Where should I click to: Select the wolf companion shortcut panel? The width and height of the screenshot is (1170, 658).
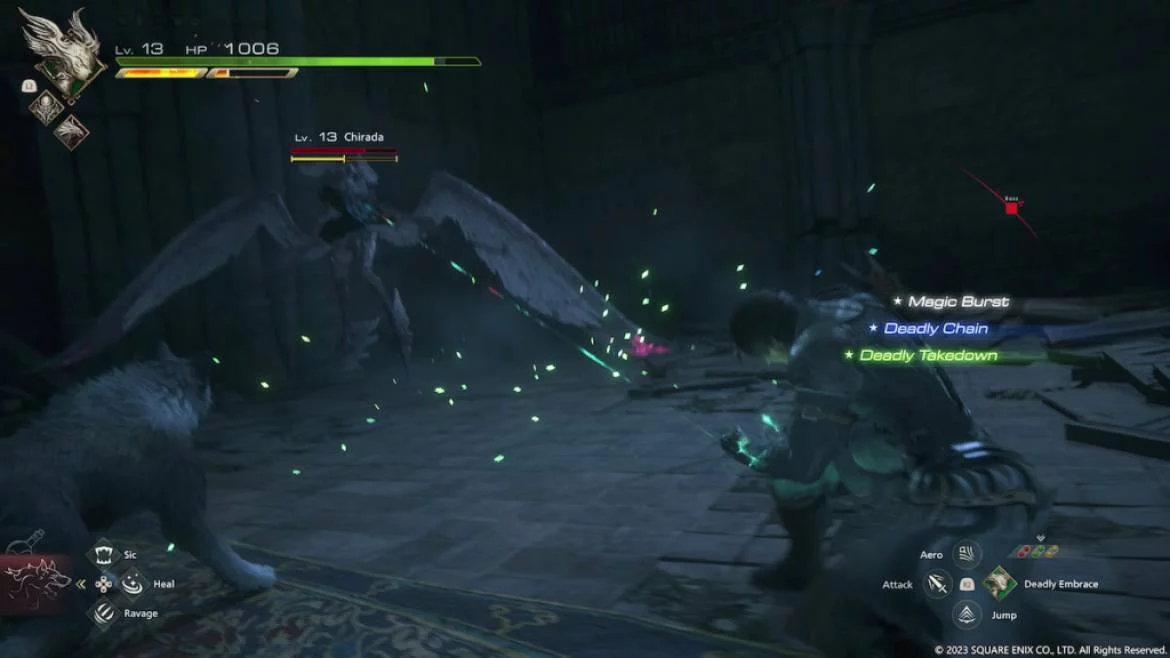point(34,583)
